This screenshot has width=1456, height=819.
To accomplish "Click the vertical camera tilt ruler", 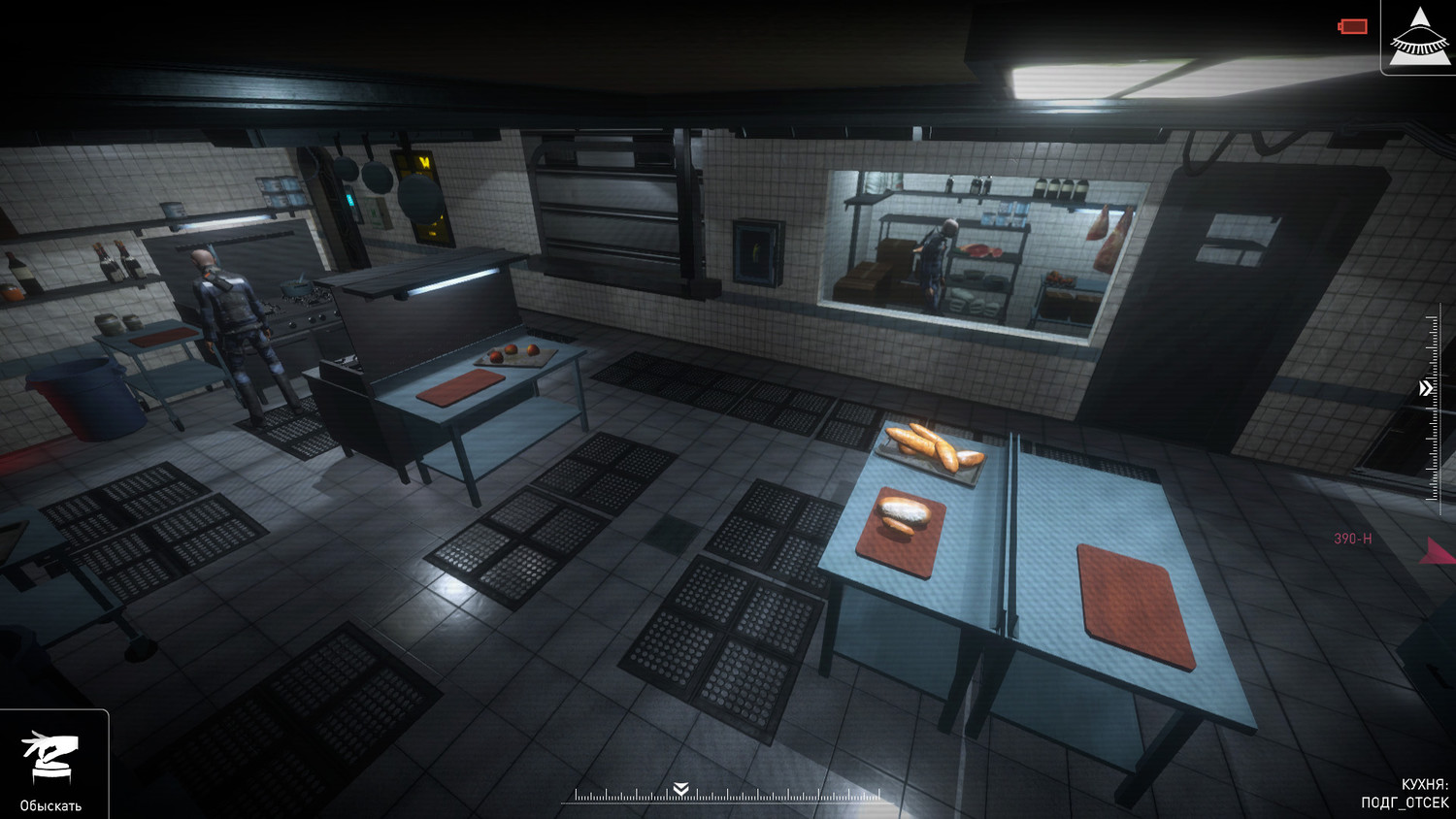I will 1434,404.
